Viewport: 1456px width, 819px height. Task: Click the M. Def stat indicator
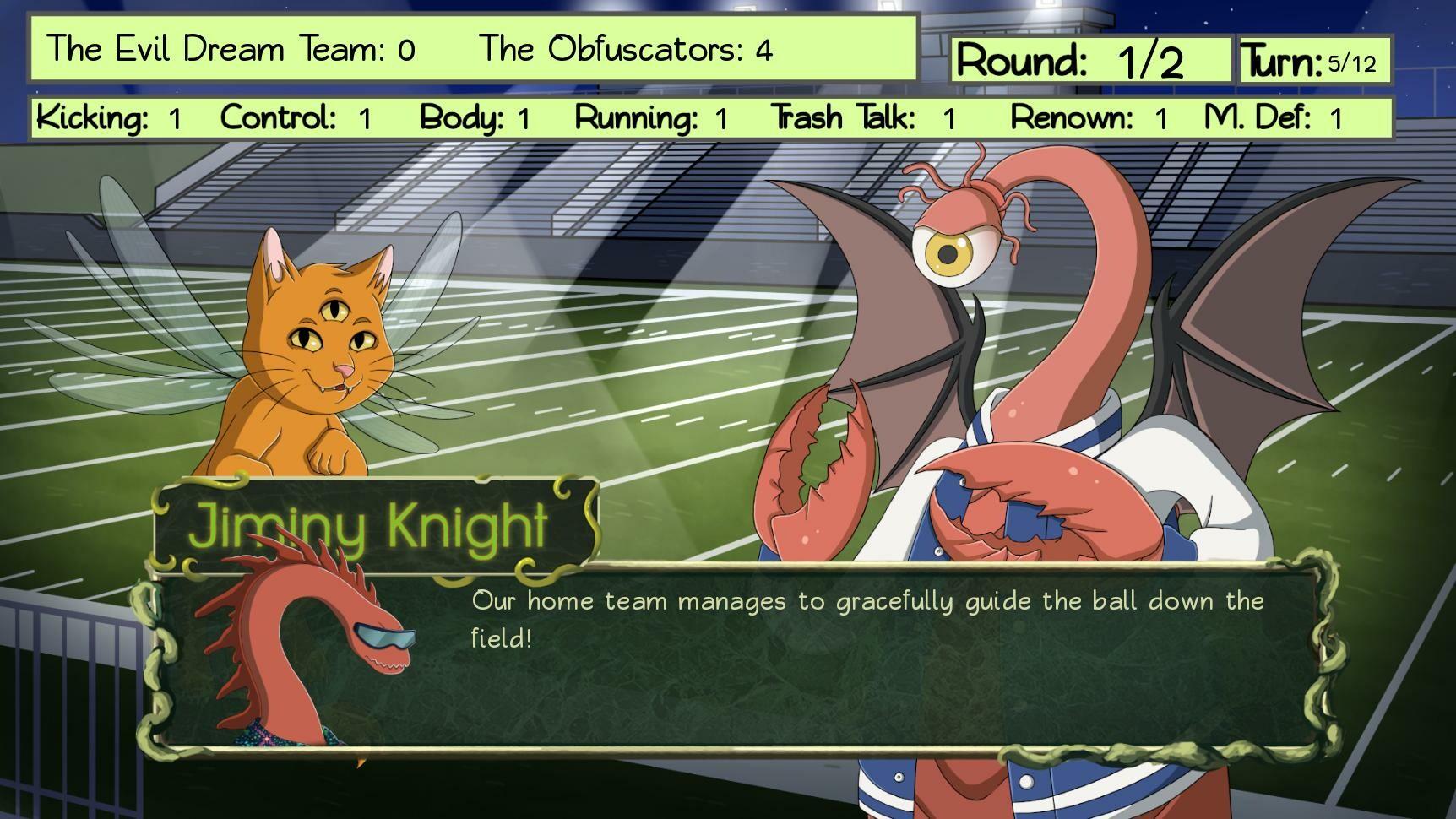point(1258,117)
